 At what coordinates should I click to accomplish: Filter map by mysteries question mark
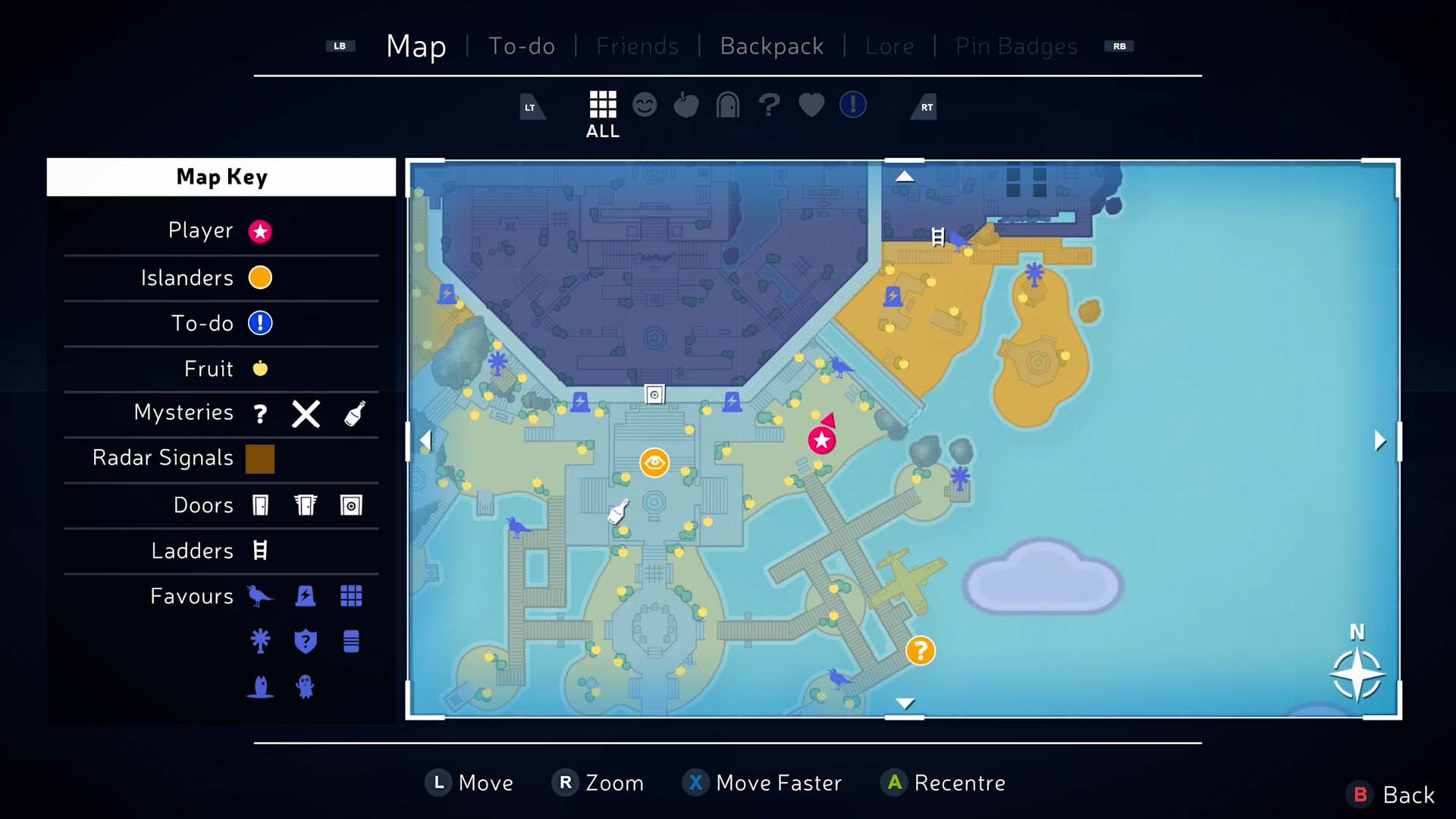point(769,105)
